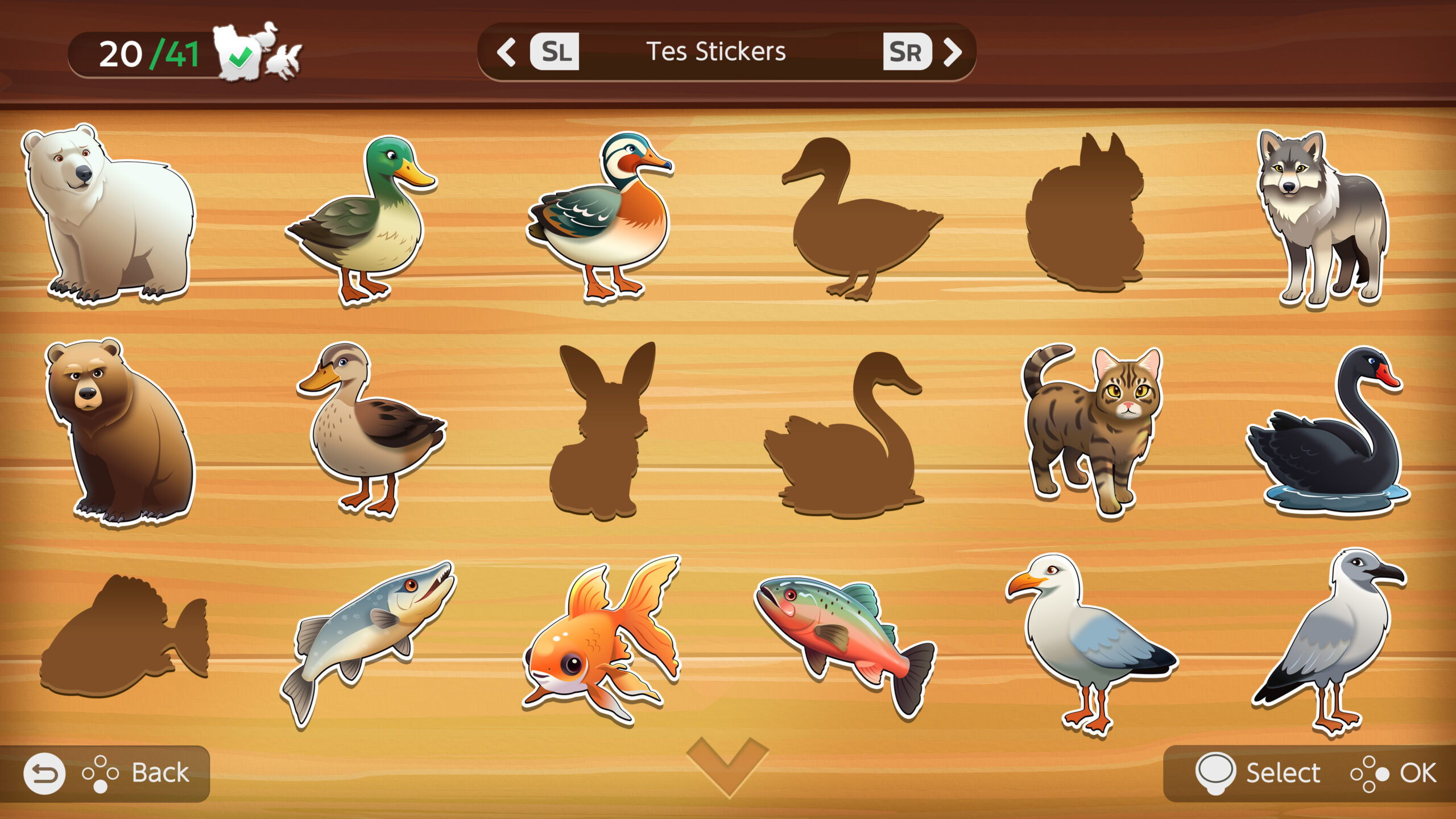1456x819 pixels.
Task: Show more stickers with the down arrow
Action: click(727, 765)
